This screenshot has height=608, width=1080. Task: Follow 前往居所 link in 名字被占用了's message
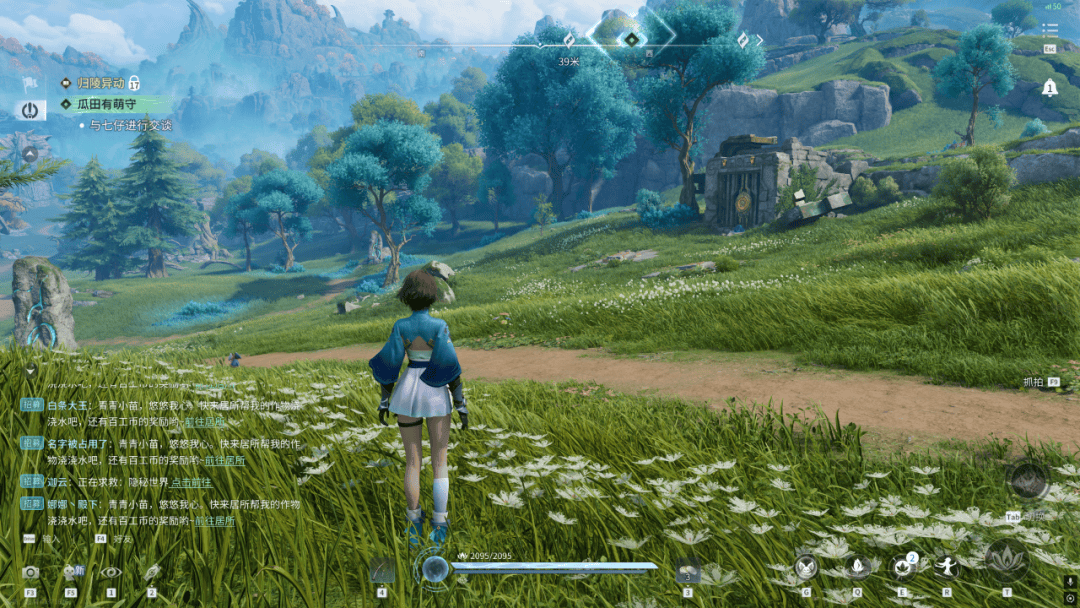[225, 460]
